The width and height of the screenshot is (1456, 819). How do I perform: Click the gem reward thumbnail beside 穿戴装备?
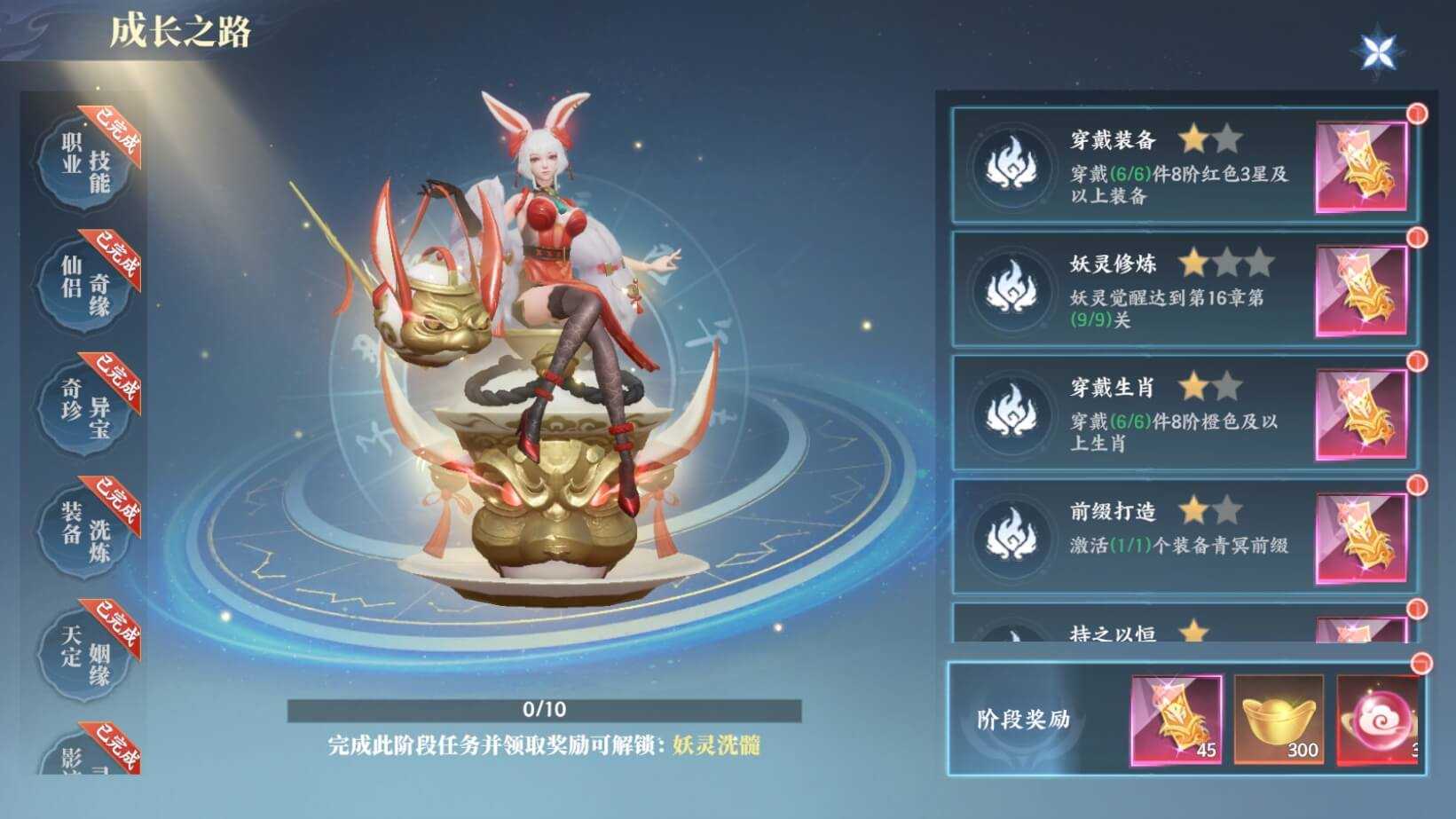point(1359,164)
